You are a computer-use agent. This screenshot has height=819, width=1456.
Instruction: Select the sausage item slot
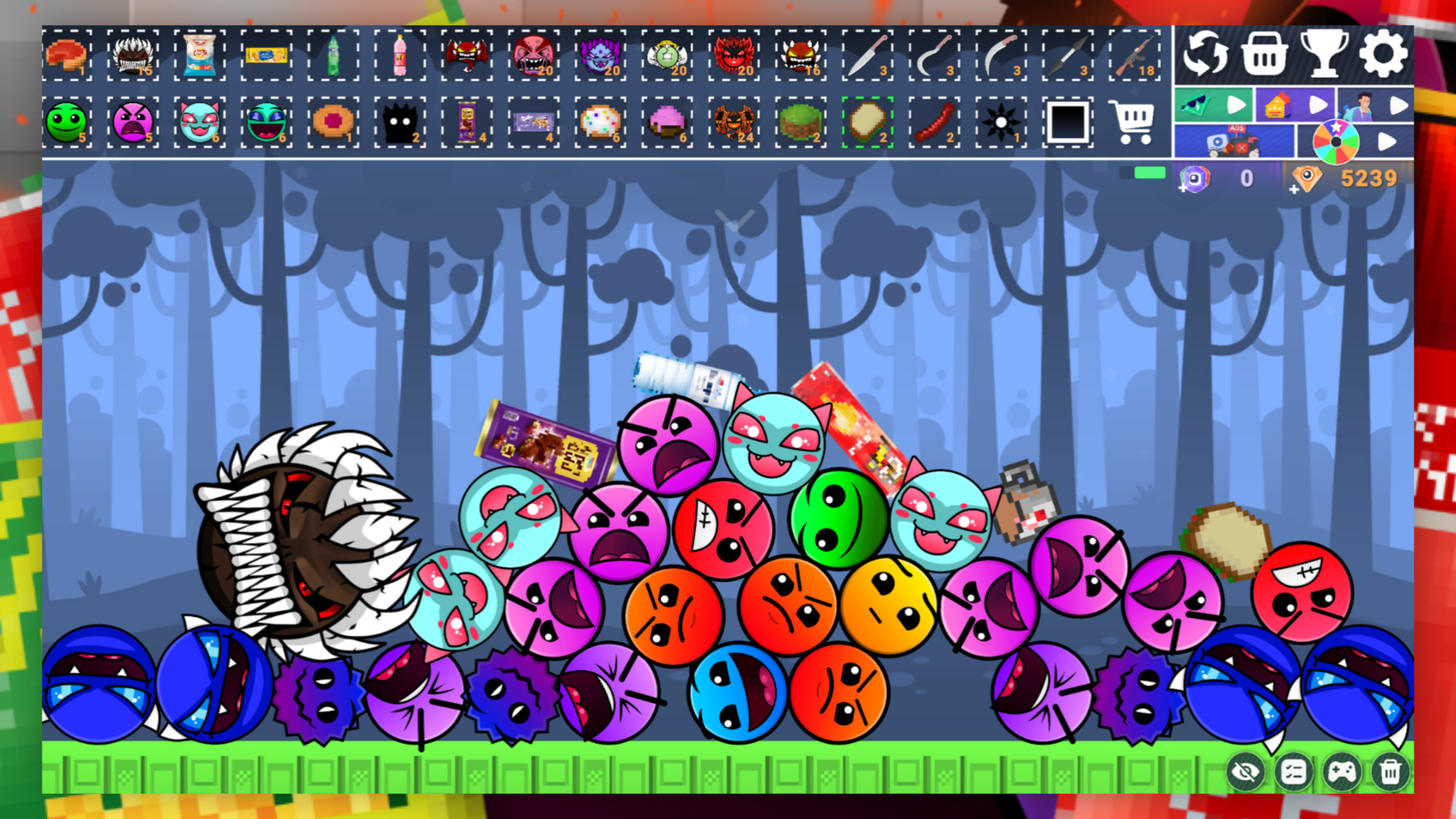click(x=933, y=122)
